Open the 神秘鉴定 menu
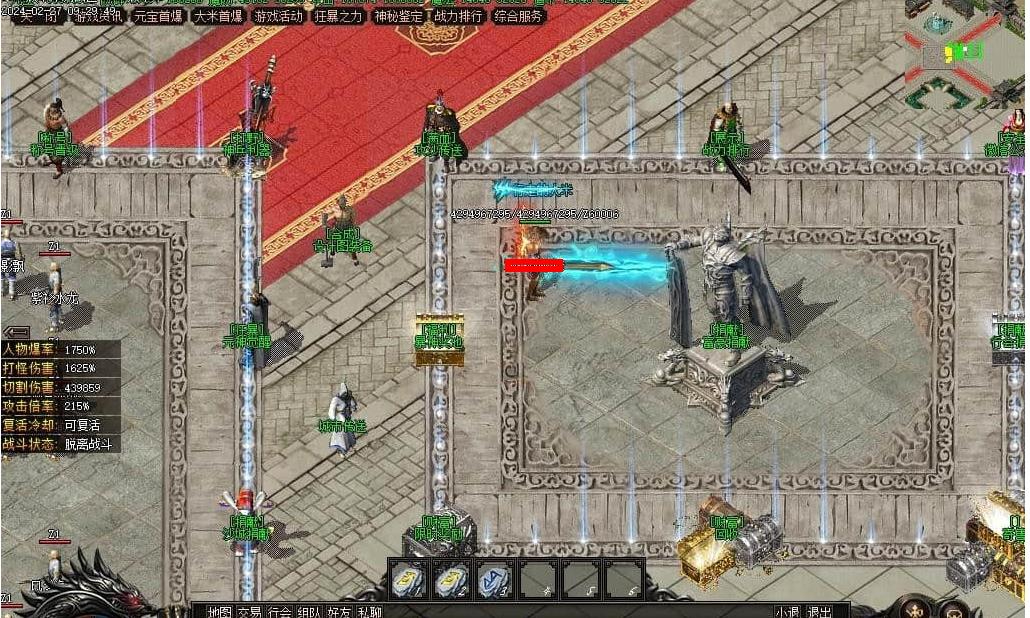 coord(397,16)
